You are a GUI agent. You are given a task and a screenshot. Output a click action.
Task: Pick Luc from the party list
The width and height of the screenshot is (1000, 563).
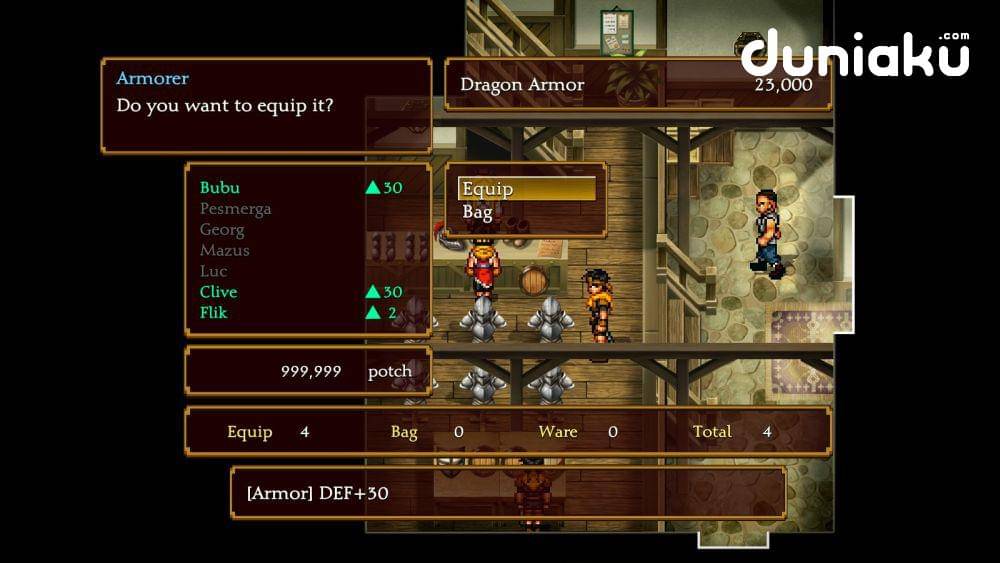click(213, 272)
